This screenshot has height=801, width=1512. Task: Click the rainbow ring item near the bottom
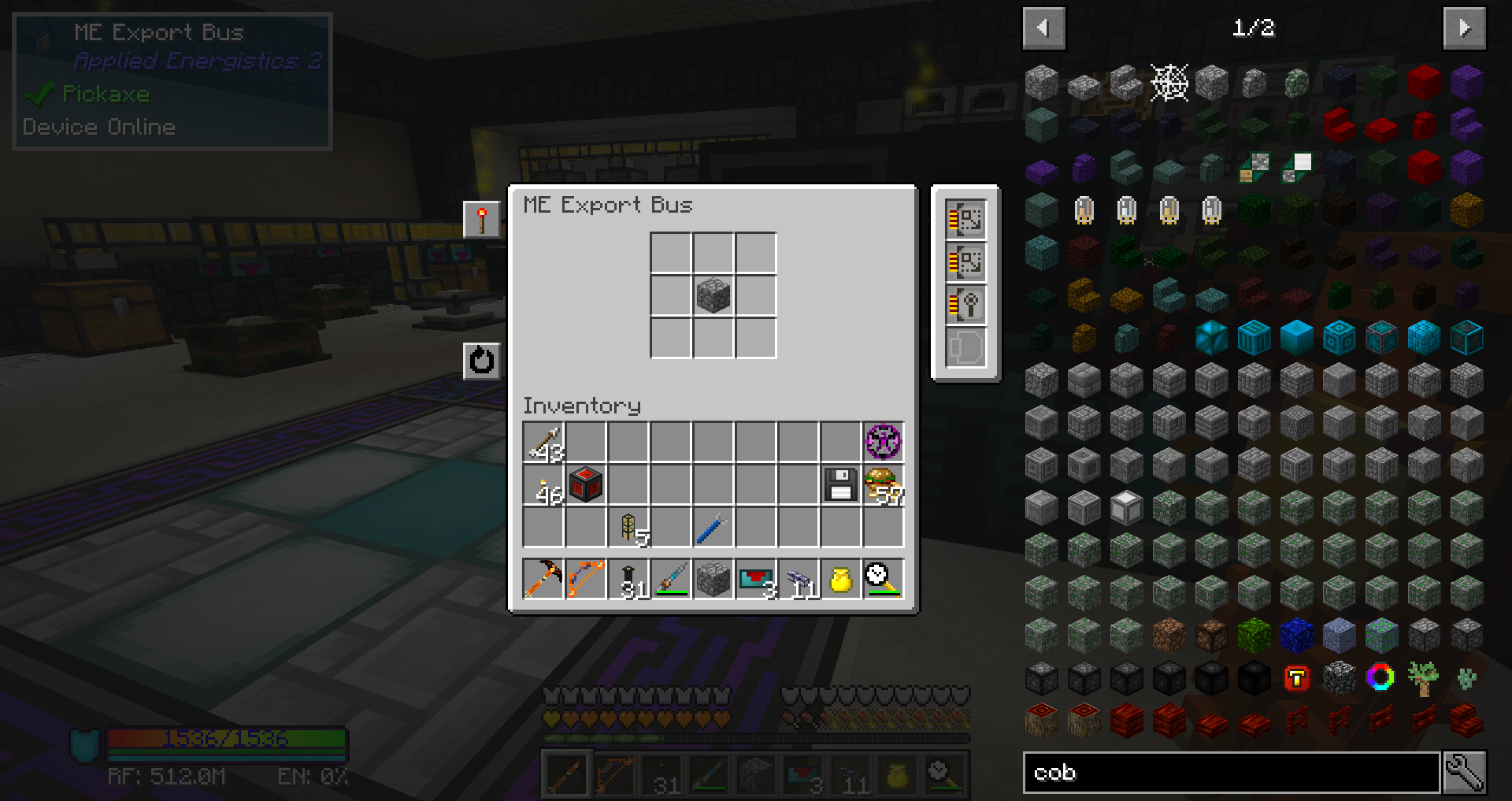(1381, 677)
